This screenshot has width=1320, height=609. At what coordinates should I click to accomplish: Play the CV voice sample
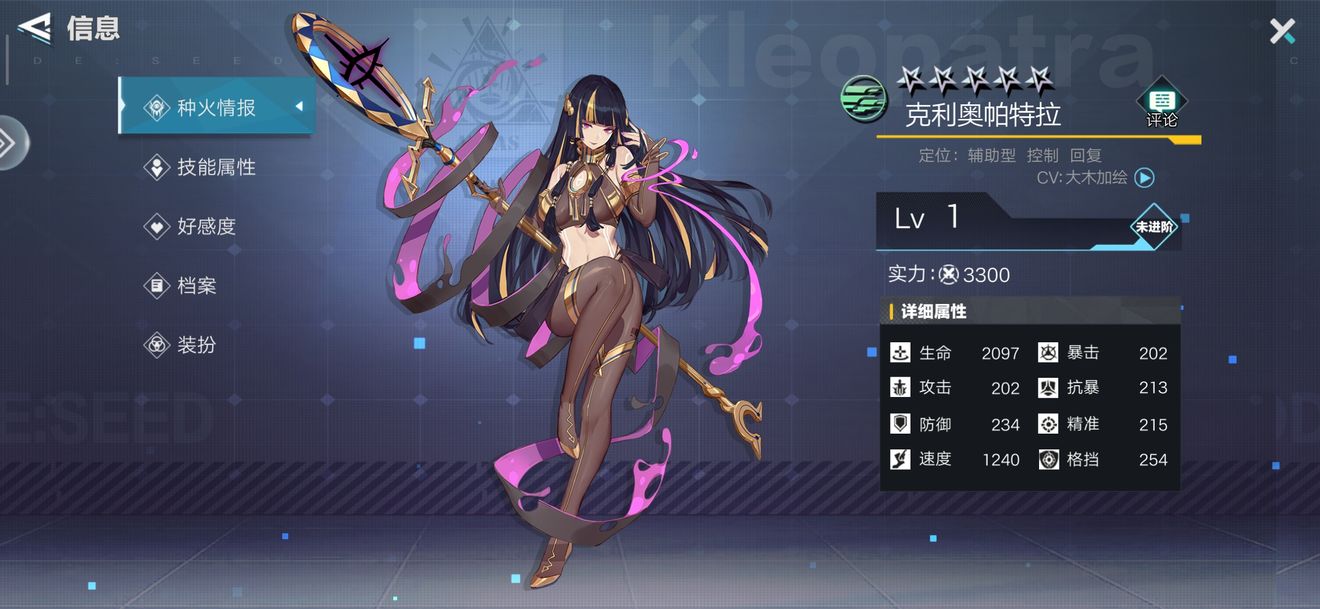point(1145,178)
